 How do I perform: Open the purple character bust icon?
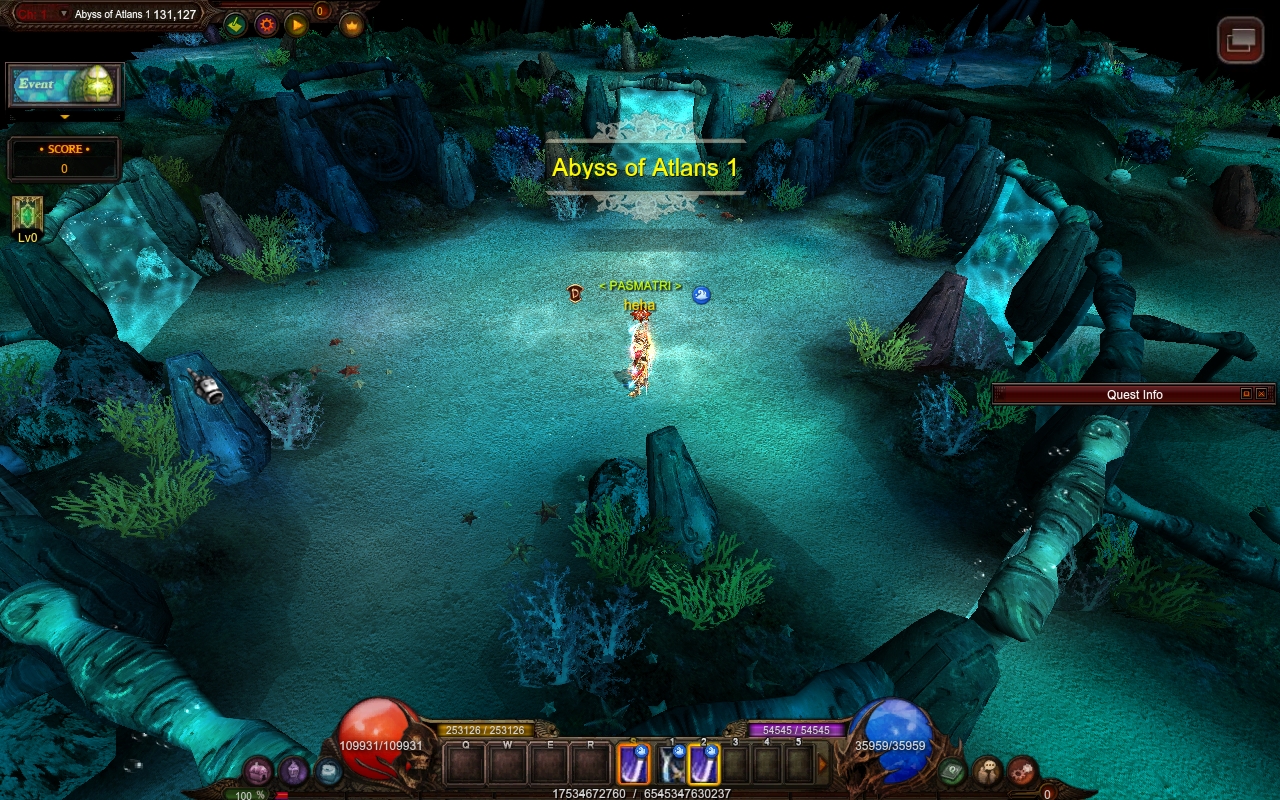pyautogui.click(x=293, y=771)
